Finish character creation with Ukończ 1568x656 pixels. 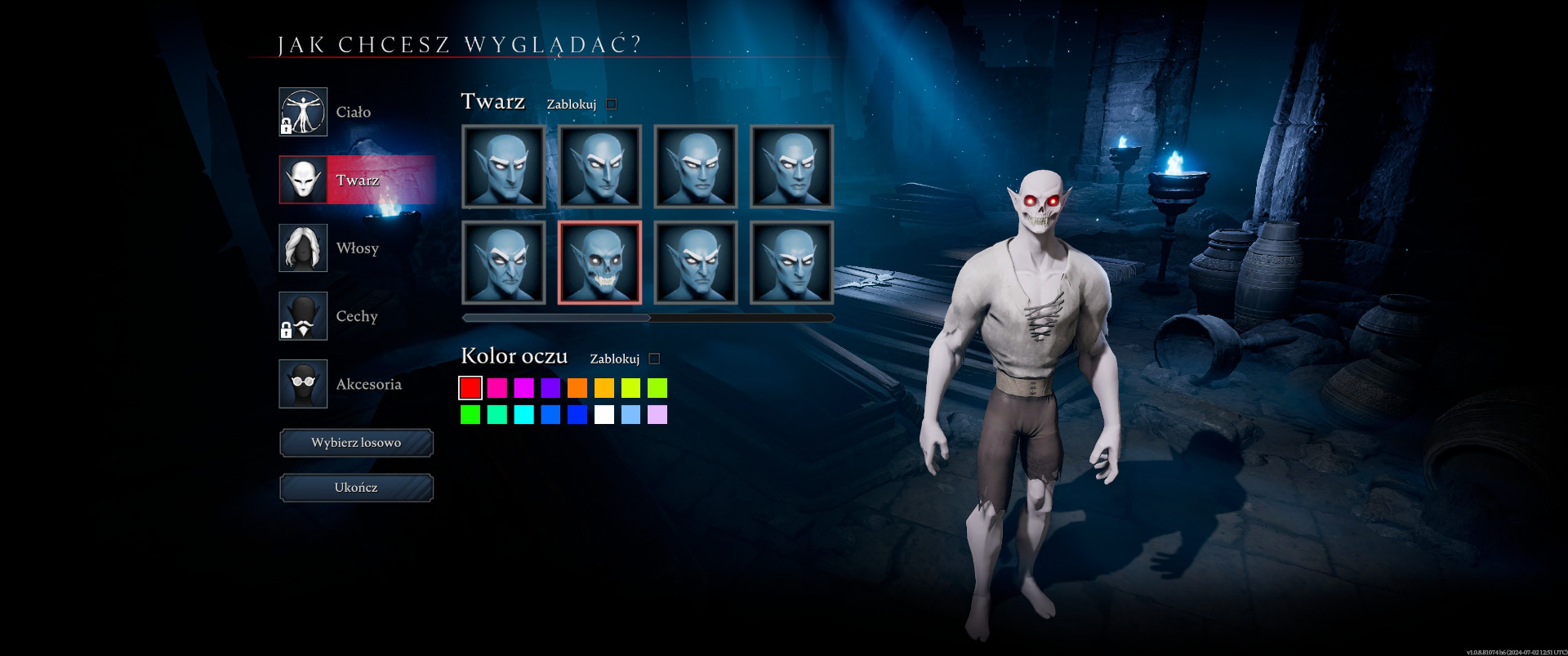click(x=356, y=488)
